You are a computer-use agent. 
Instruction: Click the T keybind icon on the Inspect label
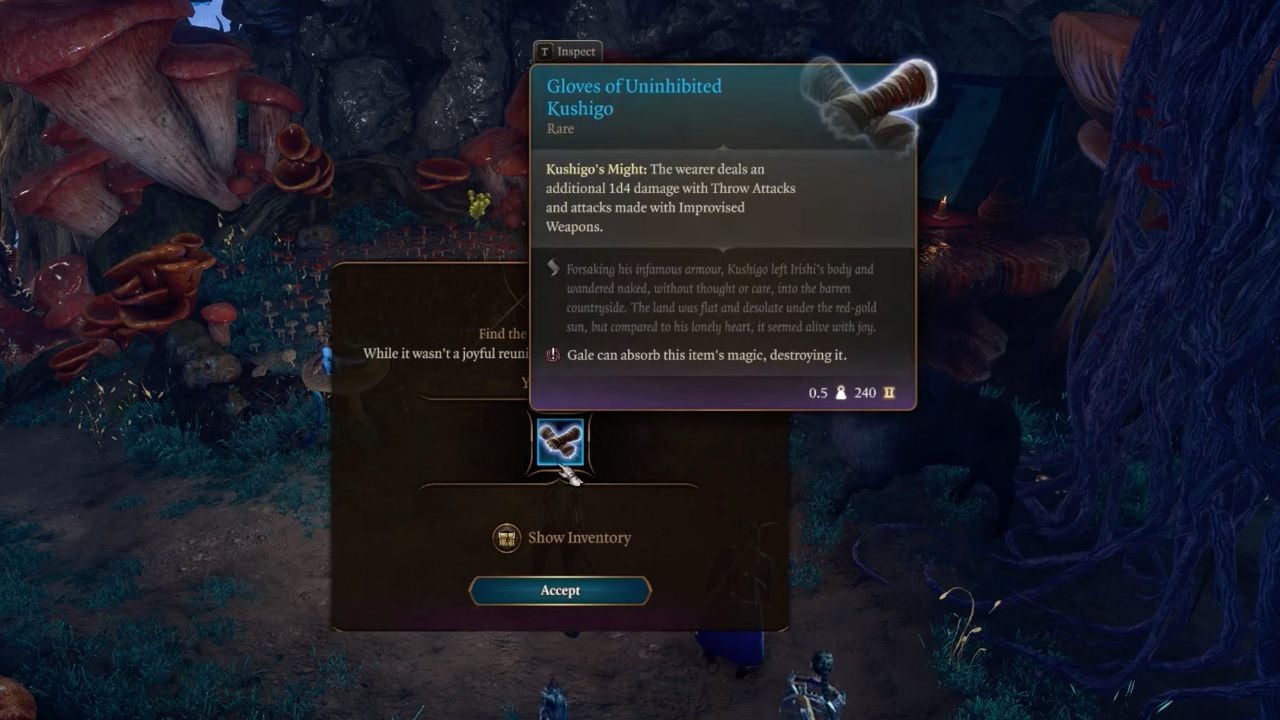(544, 51)
